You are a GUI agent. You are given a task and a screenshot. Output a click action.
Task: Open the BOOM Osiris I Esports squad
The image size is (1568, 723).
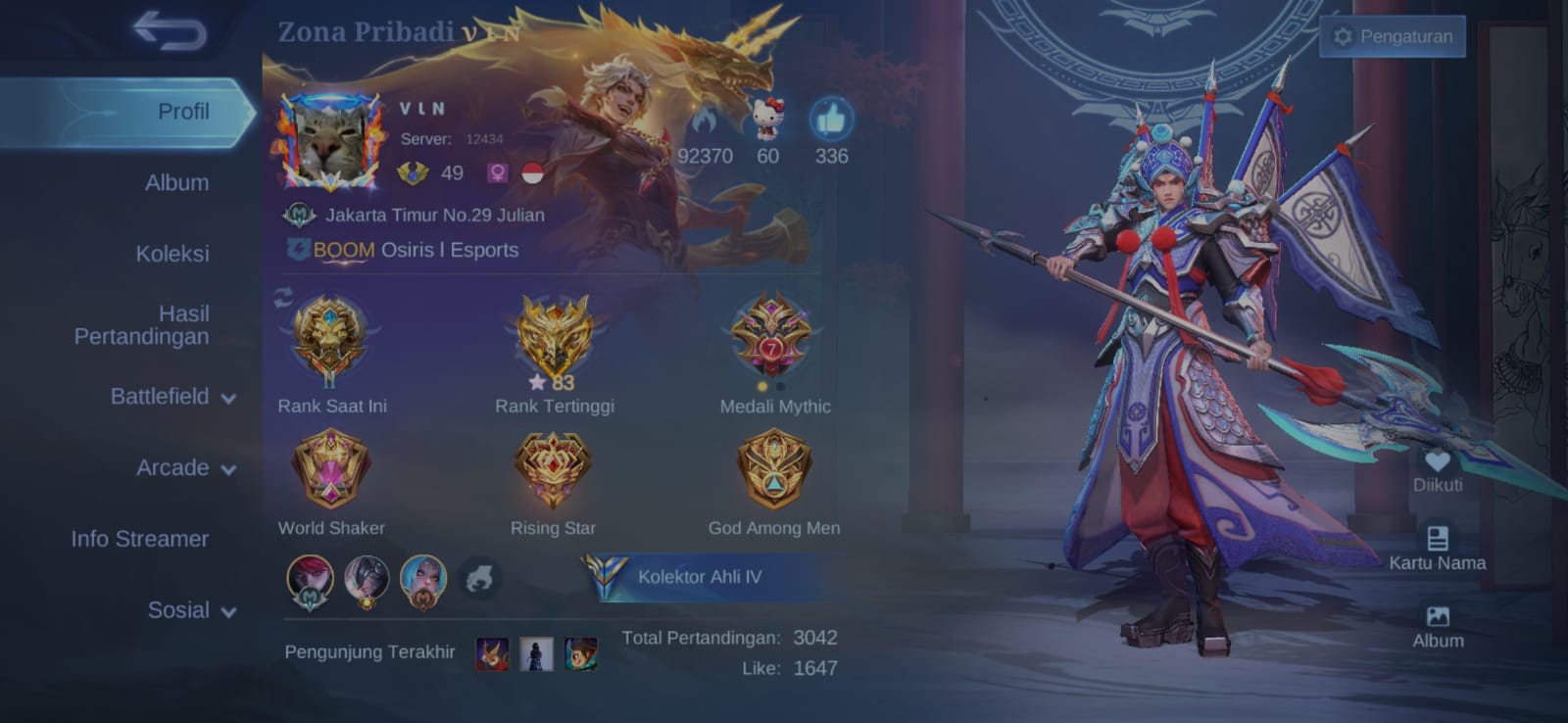(x=415, y=250)
